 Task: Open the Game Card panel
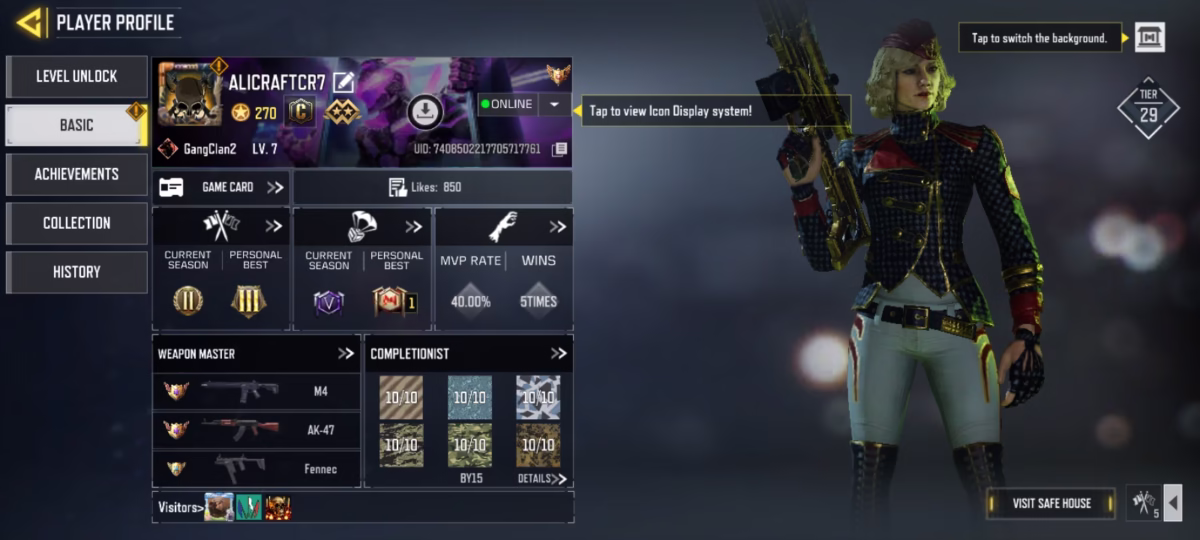click(222, 187)
